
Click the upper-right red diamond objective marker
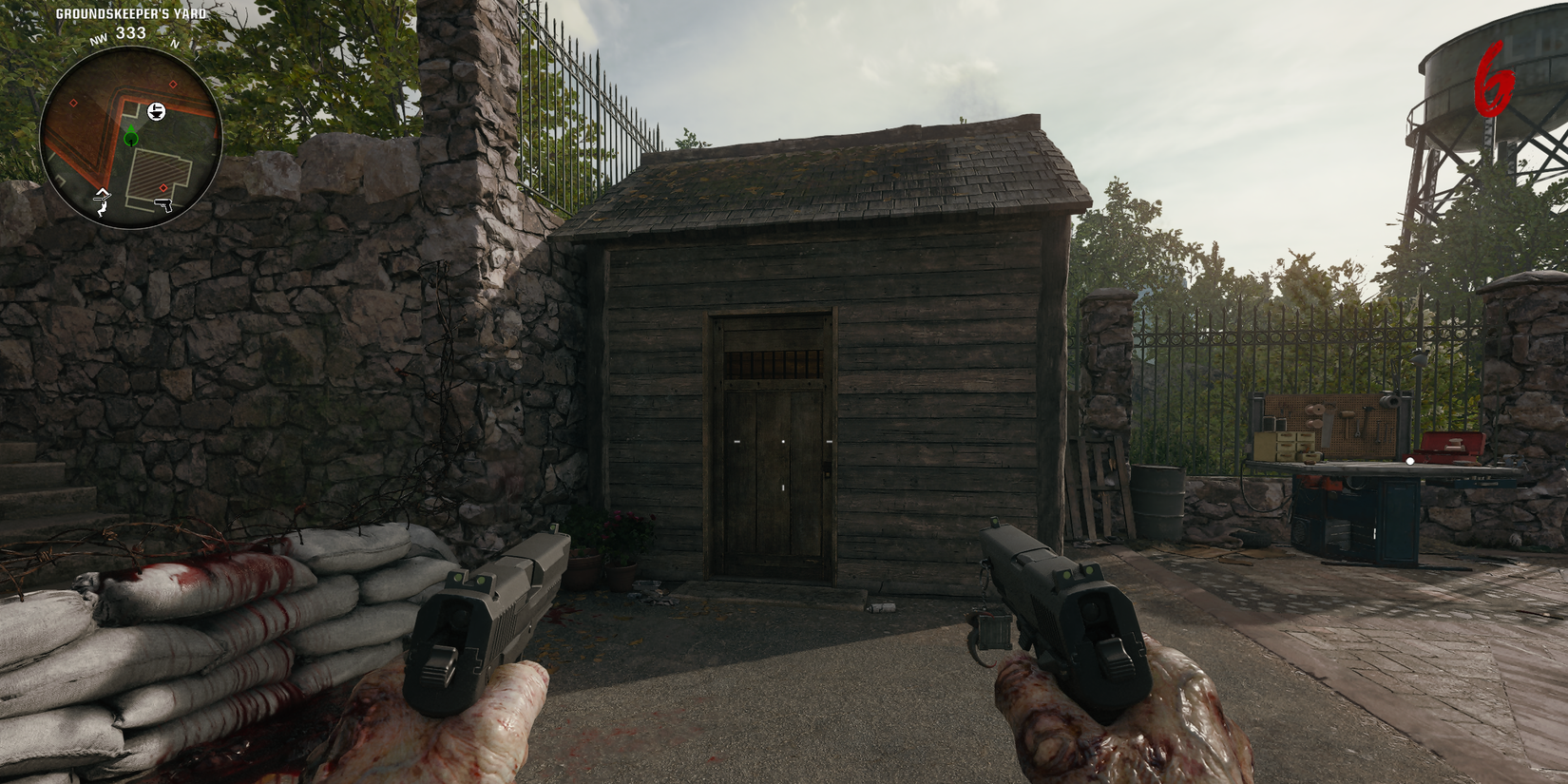173,83
